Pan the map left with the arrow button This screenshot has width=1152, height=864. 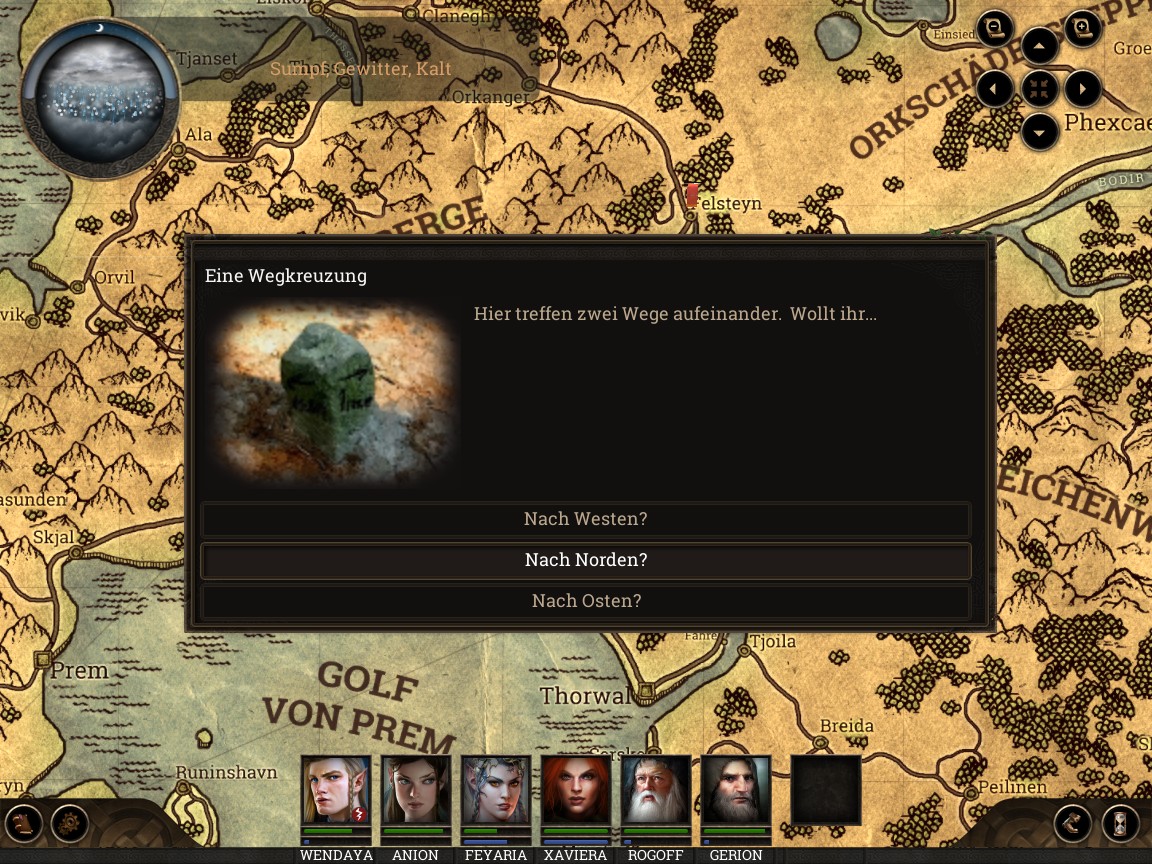pos(995,89)
